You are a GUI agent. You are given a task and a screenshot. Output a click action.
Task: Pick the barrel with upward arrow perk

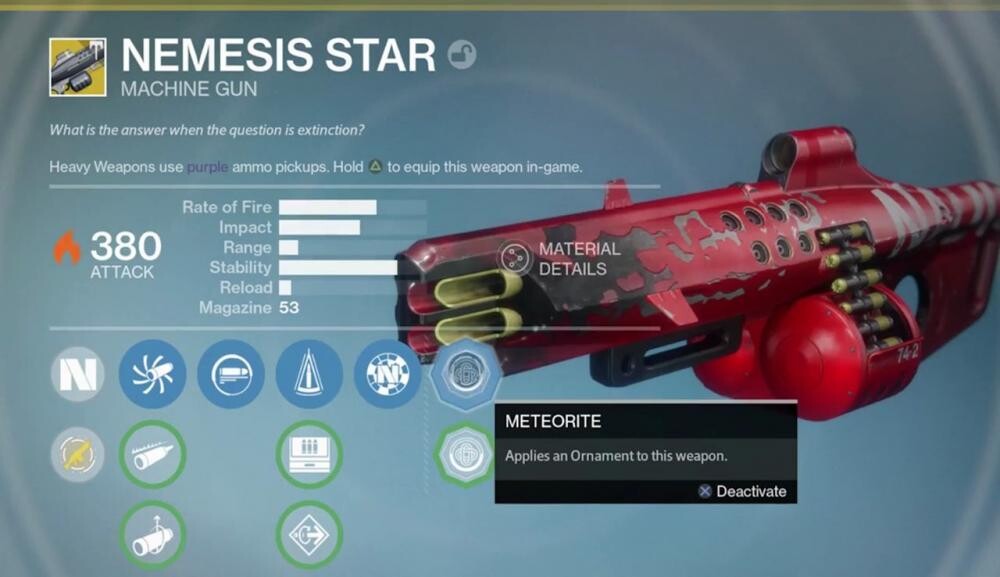pyautogui.click(x=152, y=534)
